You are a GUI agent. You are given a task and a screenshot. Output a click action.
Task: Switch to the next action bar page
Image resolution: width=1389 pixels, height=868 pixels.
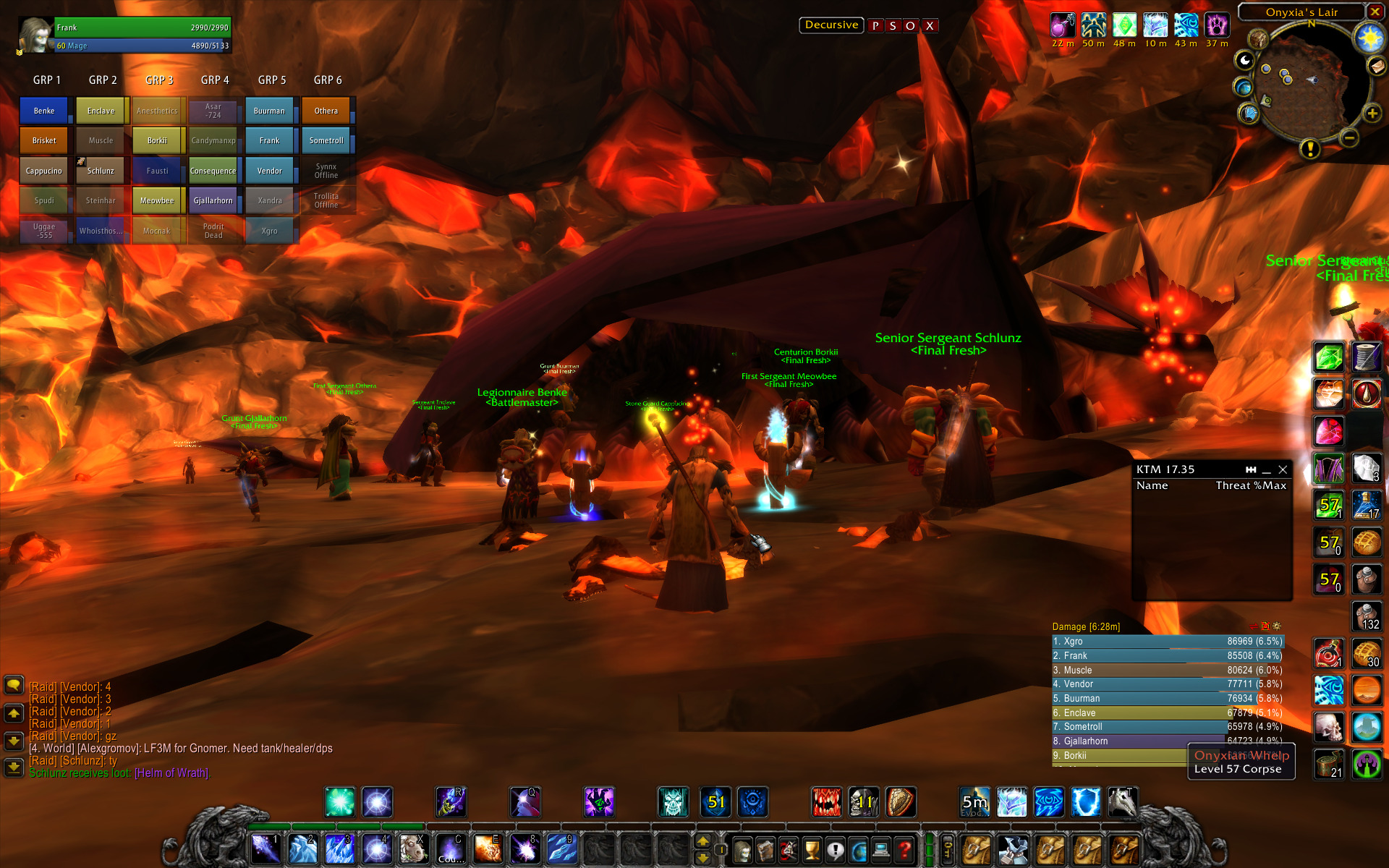pos(702,841)
